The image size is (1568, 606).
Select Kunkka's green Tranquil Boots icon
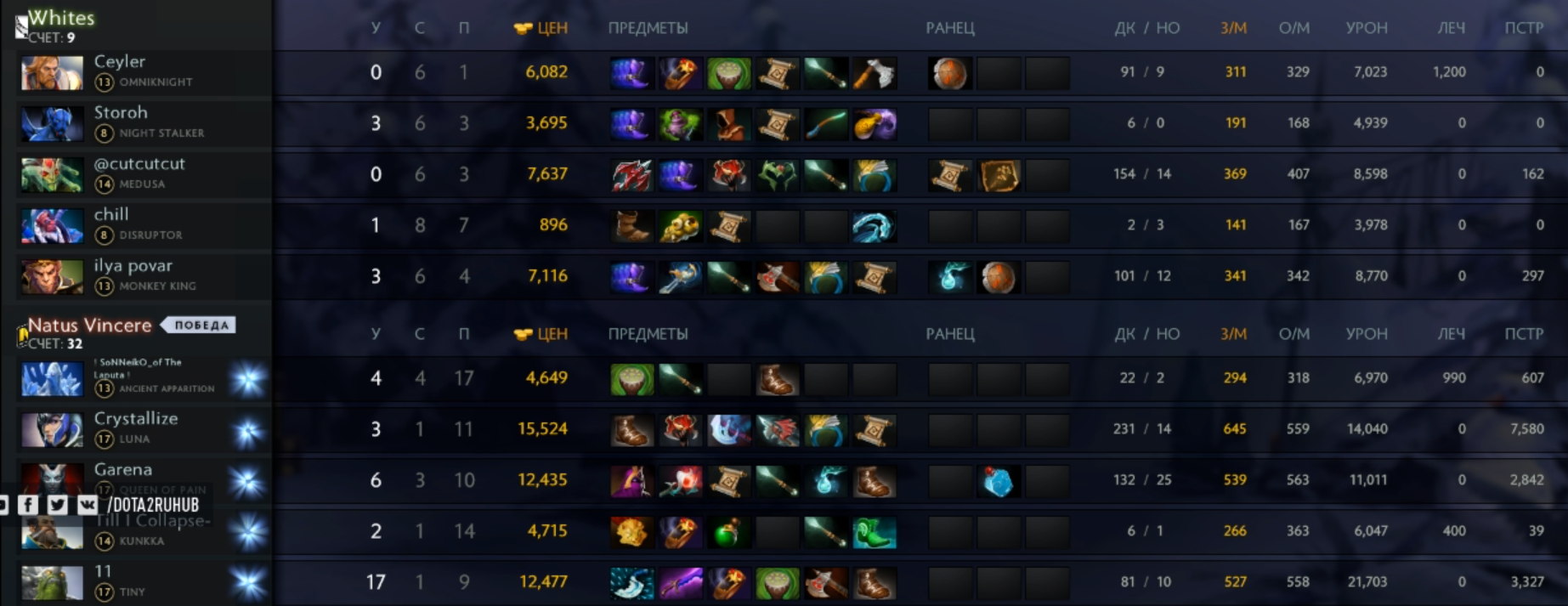click(x=874, y=532)
